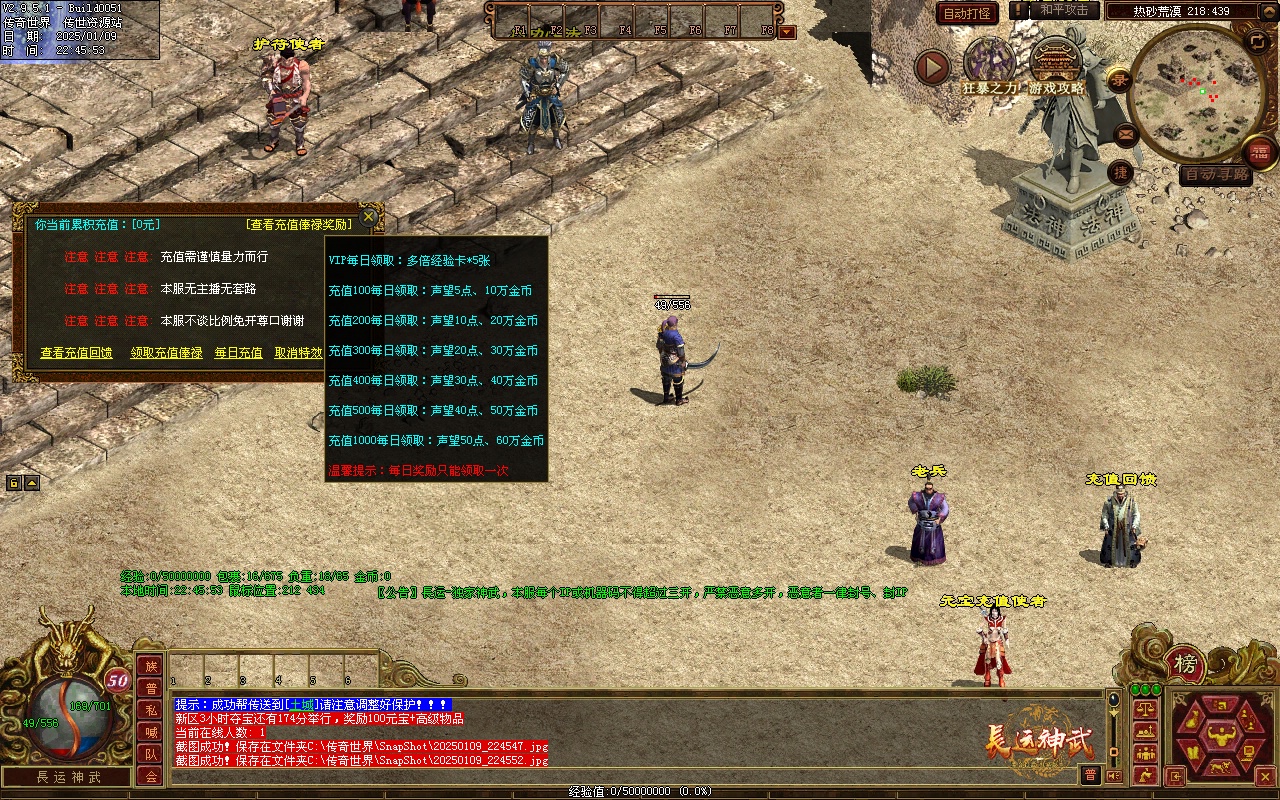
Task: Toggle the 自动打怪 auto-fight button
Action: (x=967, y=14)
